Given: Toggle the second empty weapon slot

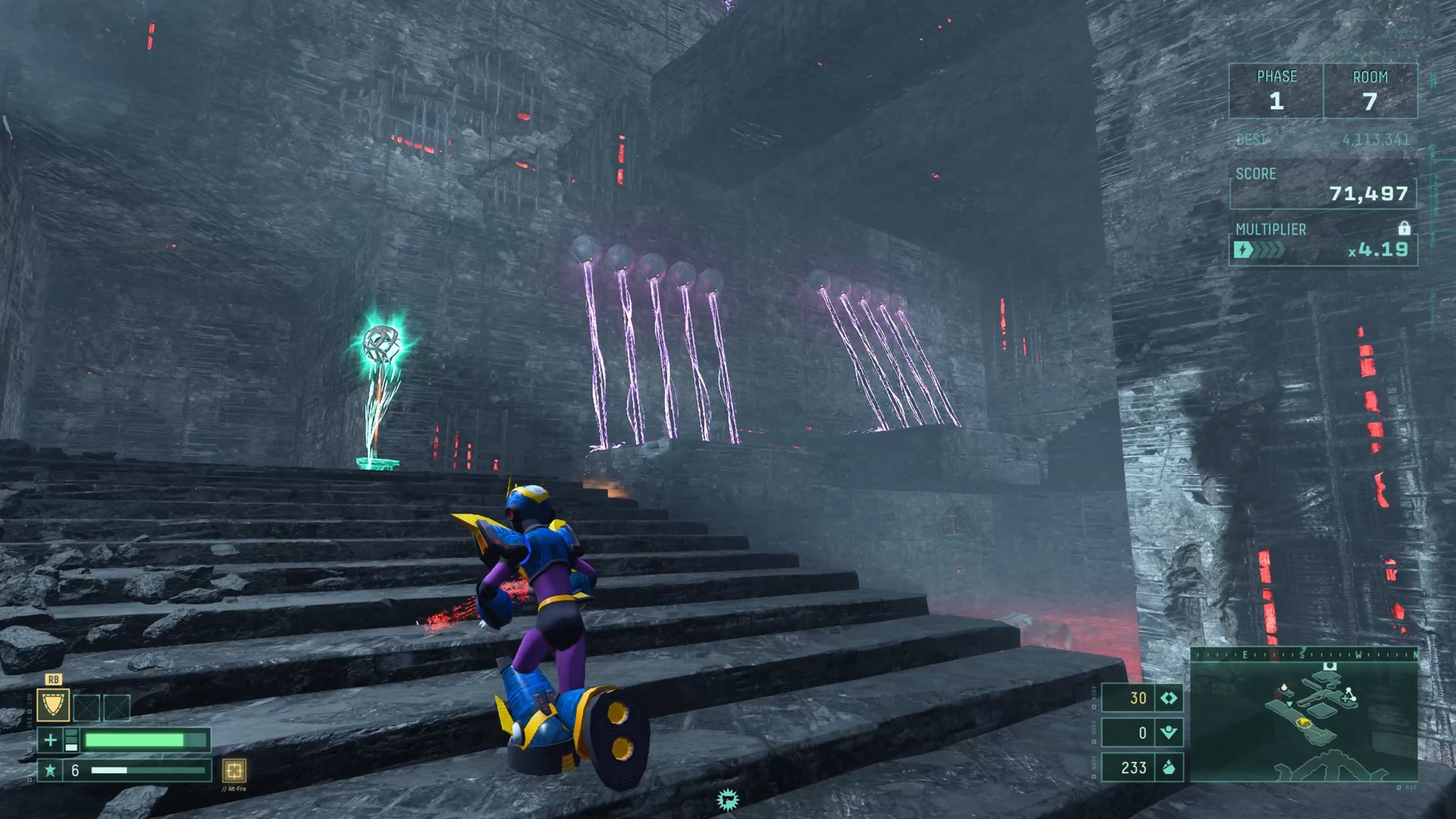Looking at the screenshot, I should coord(117,708).
